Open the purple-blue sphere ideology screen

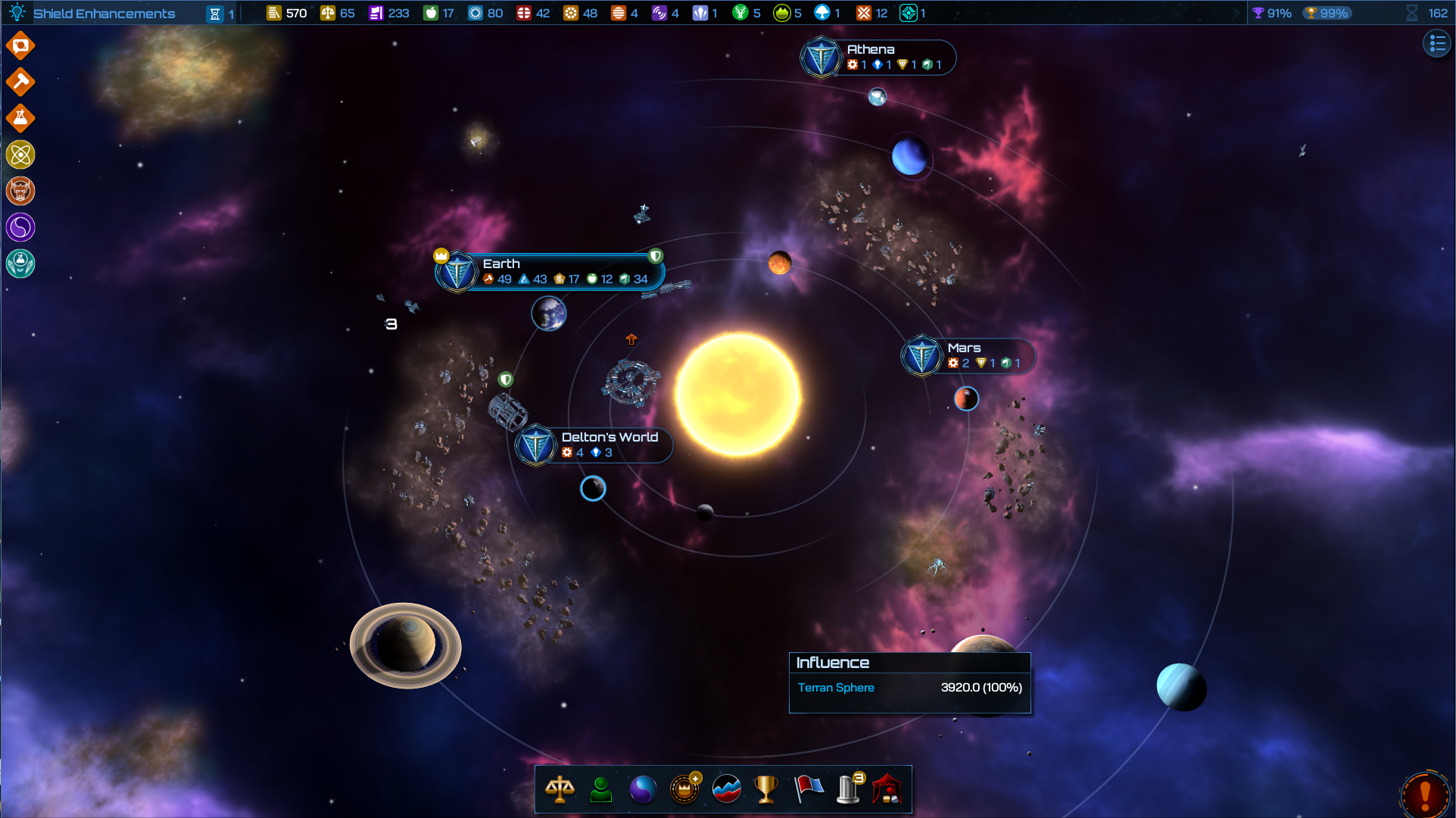point(643,789)
